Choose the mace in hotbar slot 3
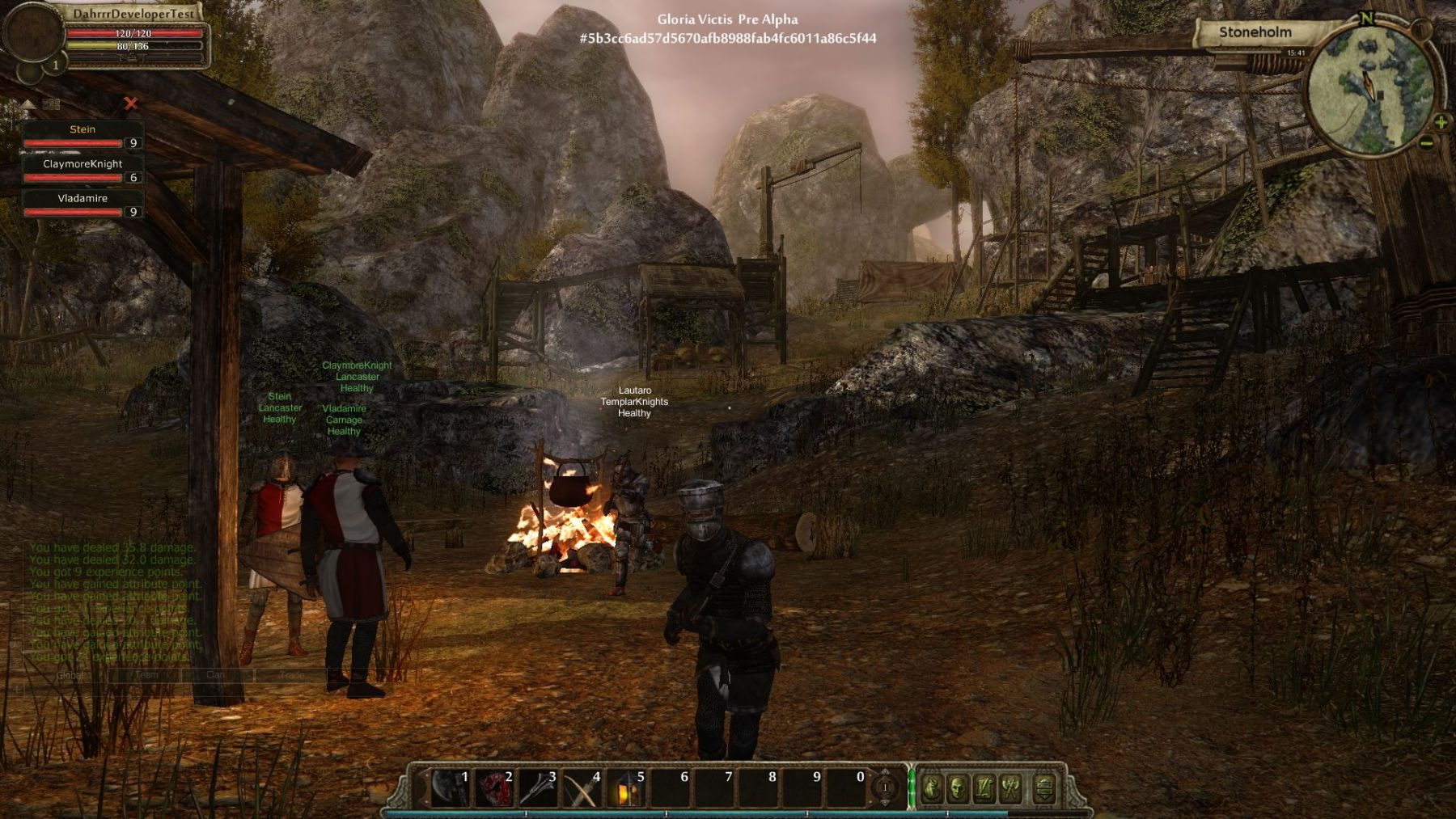This screenshot has width=1456, height=819. 537,787
